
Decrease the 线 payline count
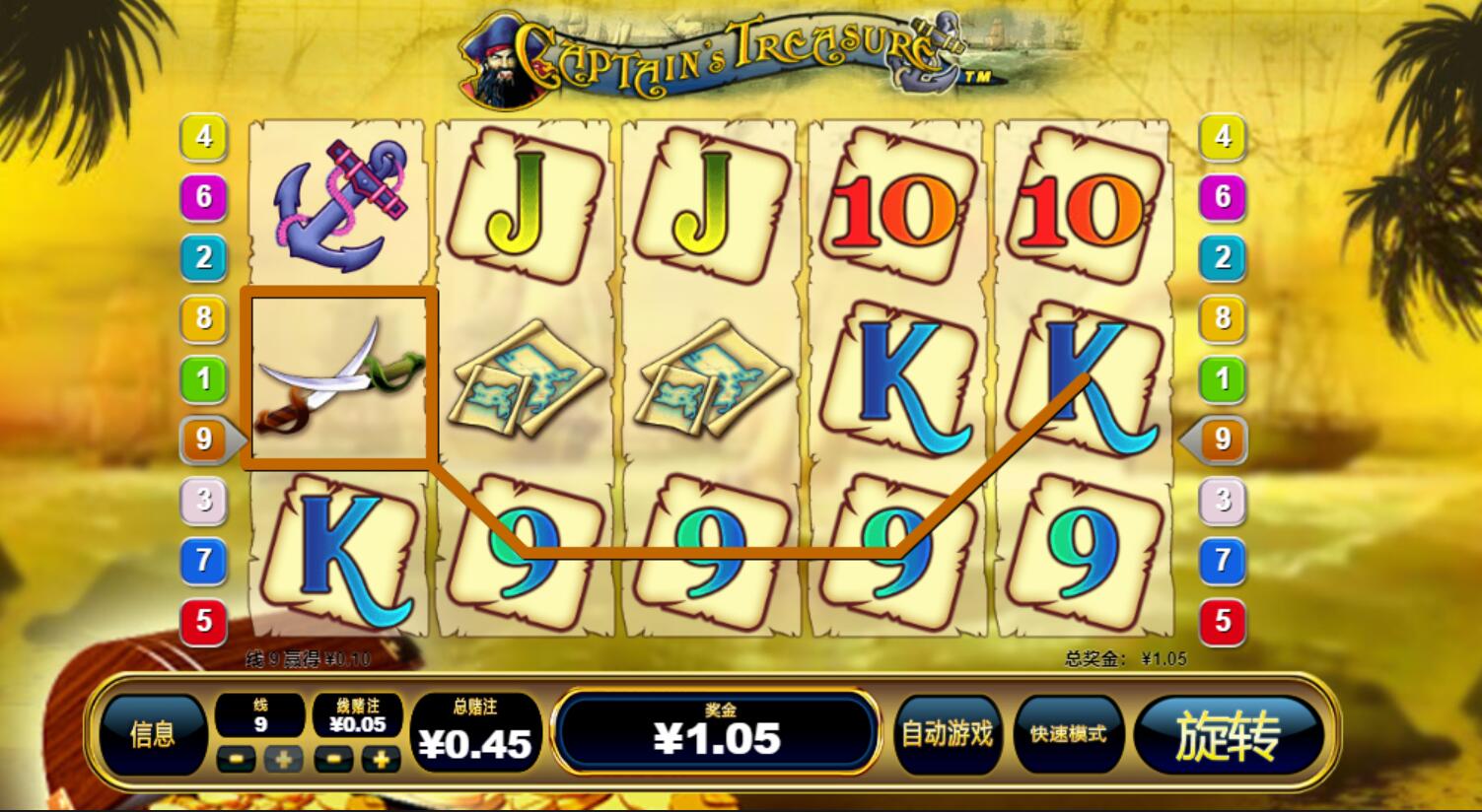(x=236, y=759)
